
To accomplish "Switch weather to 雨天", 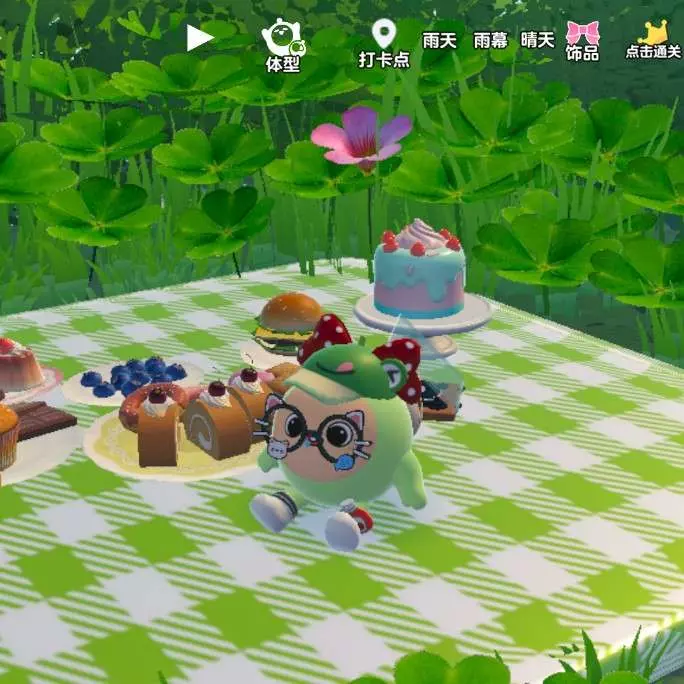I will (x=439, y=40).
